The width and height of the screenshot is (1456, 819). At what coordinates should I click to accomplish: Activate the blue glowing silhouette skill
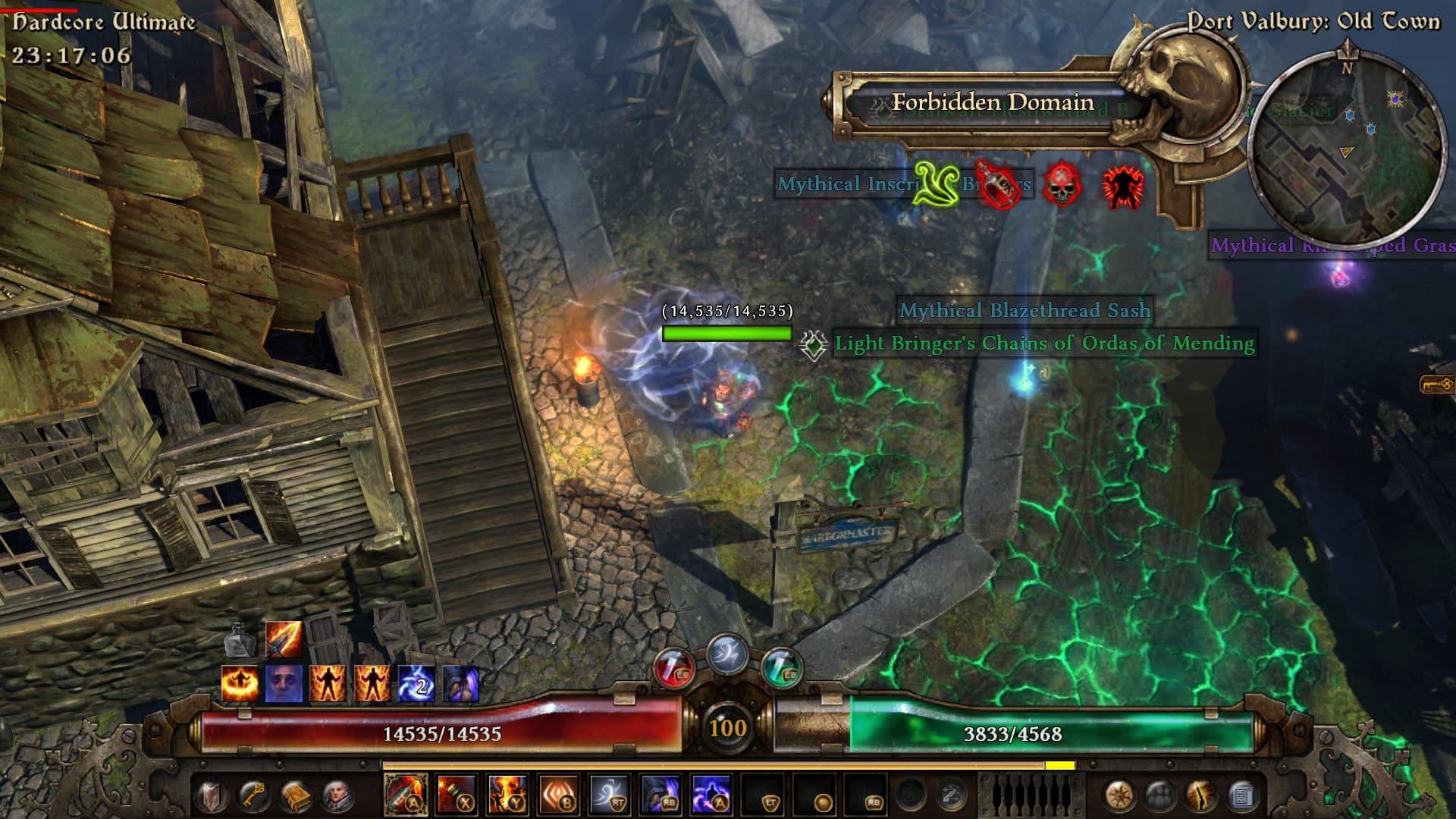pyautogui.click(x=711, y=795)
